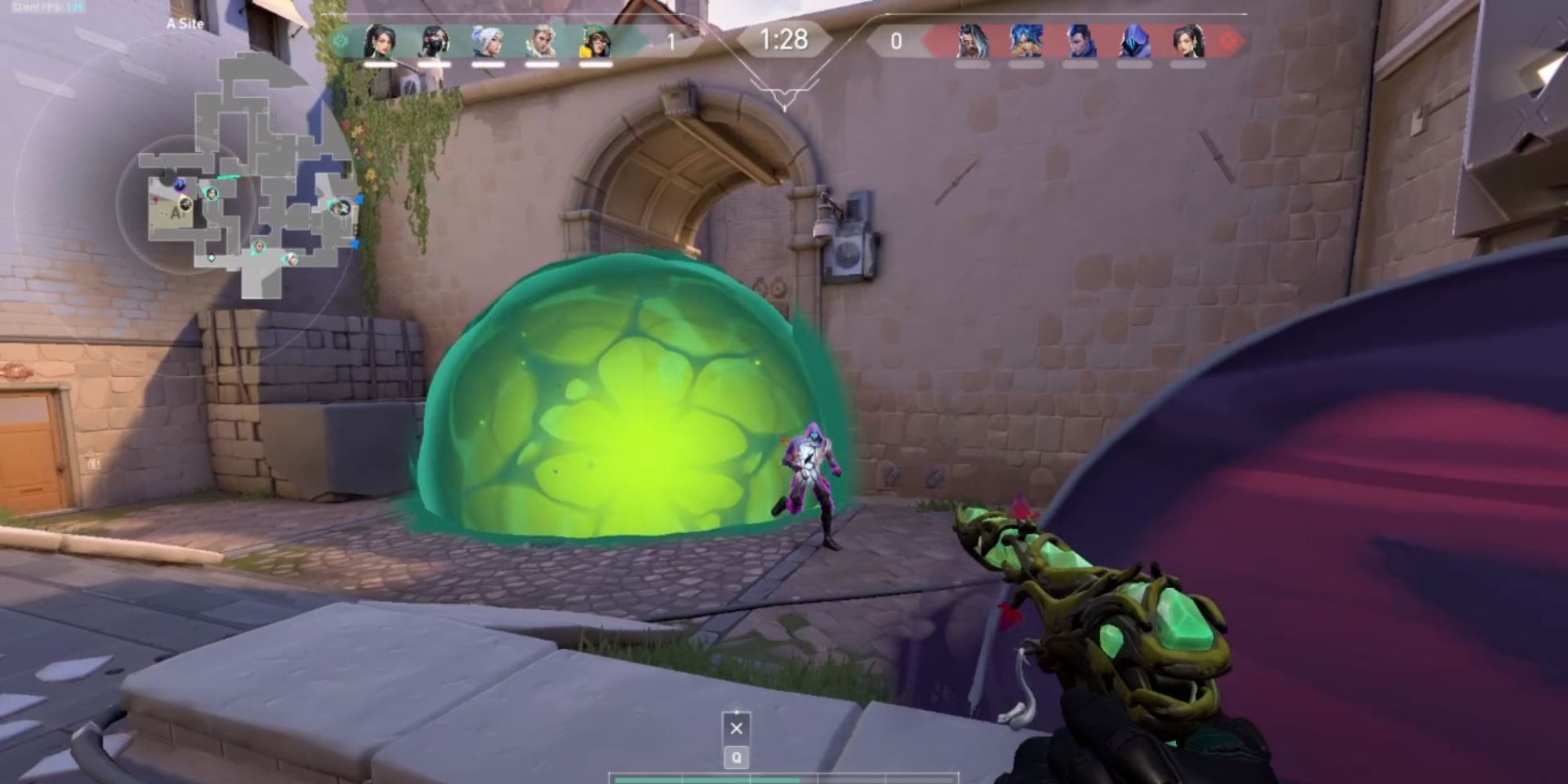Image resolution: width=1568 pixels, height=784 pixels.
Task: Choose Jett's white-haired portrait
Action: tap(487, 41)
